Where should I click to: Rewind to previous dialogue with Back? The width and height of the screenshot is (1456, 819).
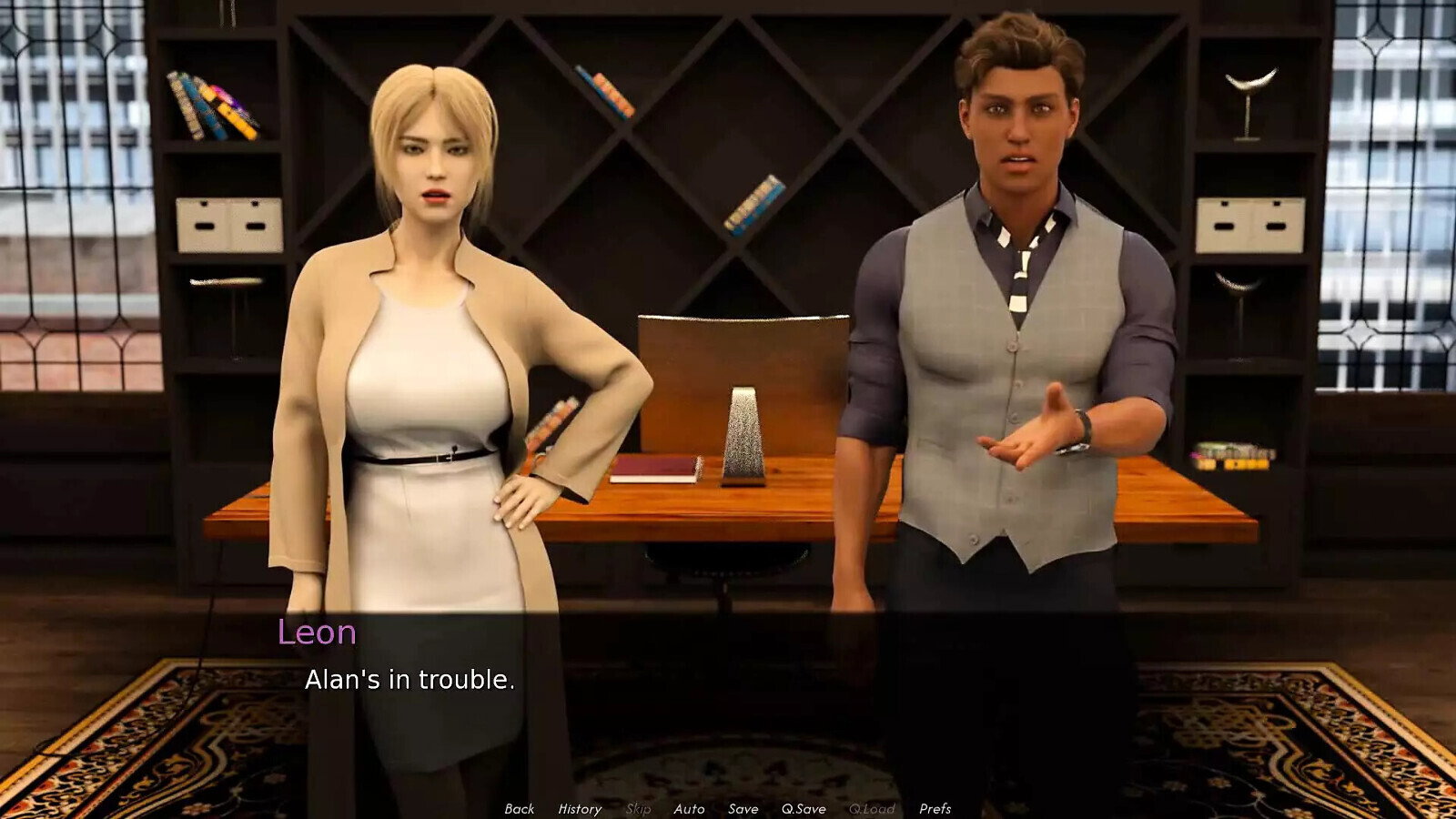(521, 808)
